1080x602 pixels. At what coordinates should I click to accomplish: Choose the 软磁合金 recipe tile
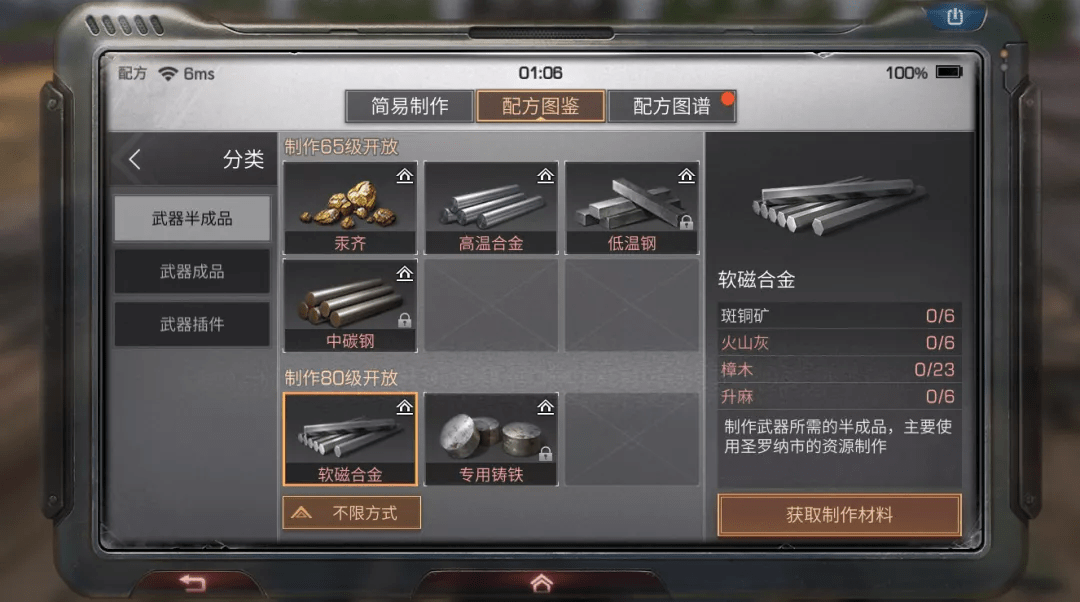click(350, 438)
